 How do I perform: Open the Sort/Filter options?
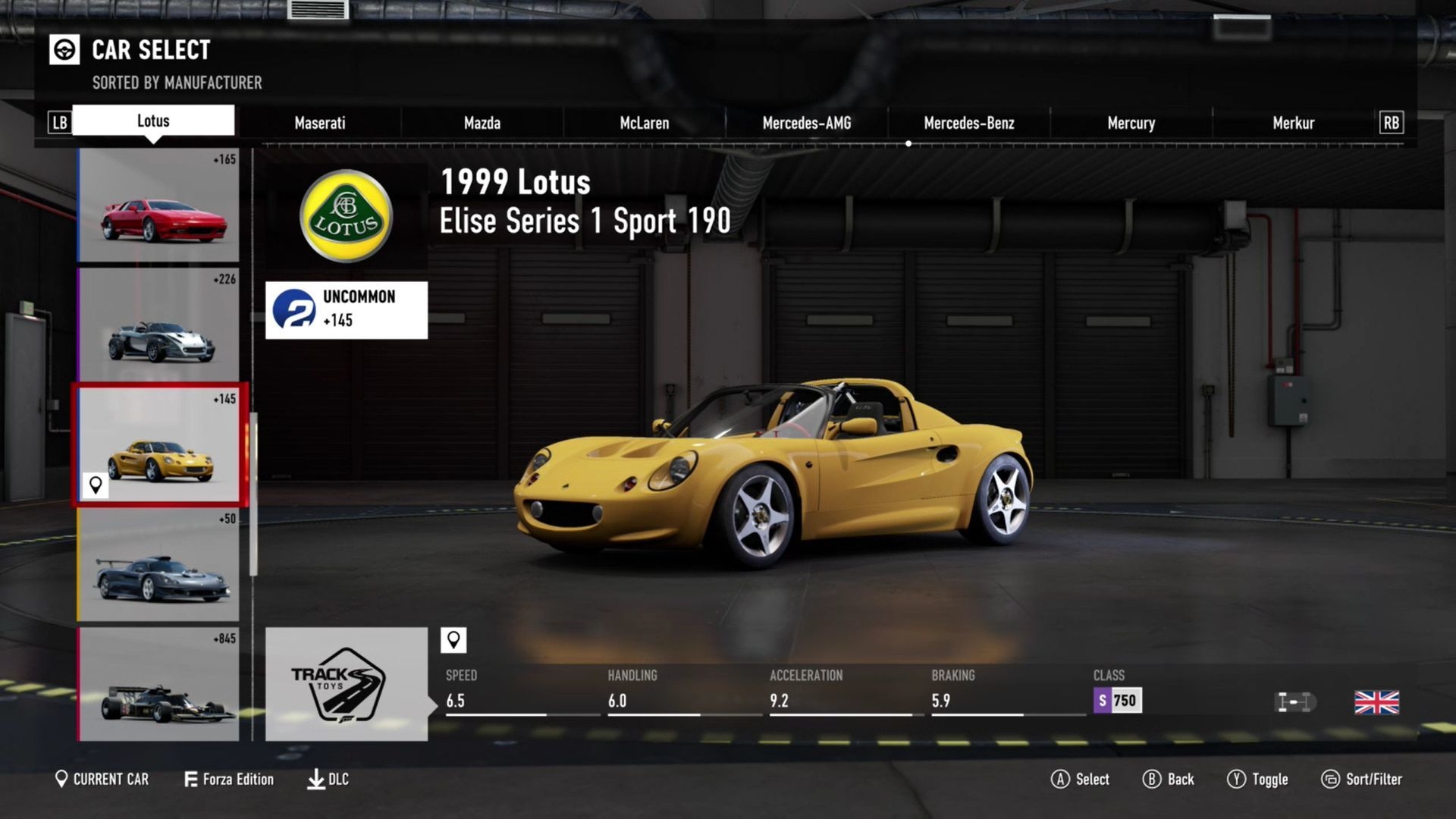coord(1362,779)
